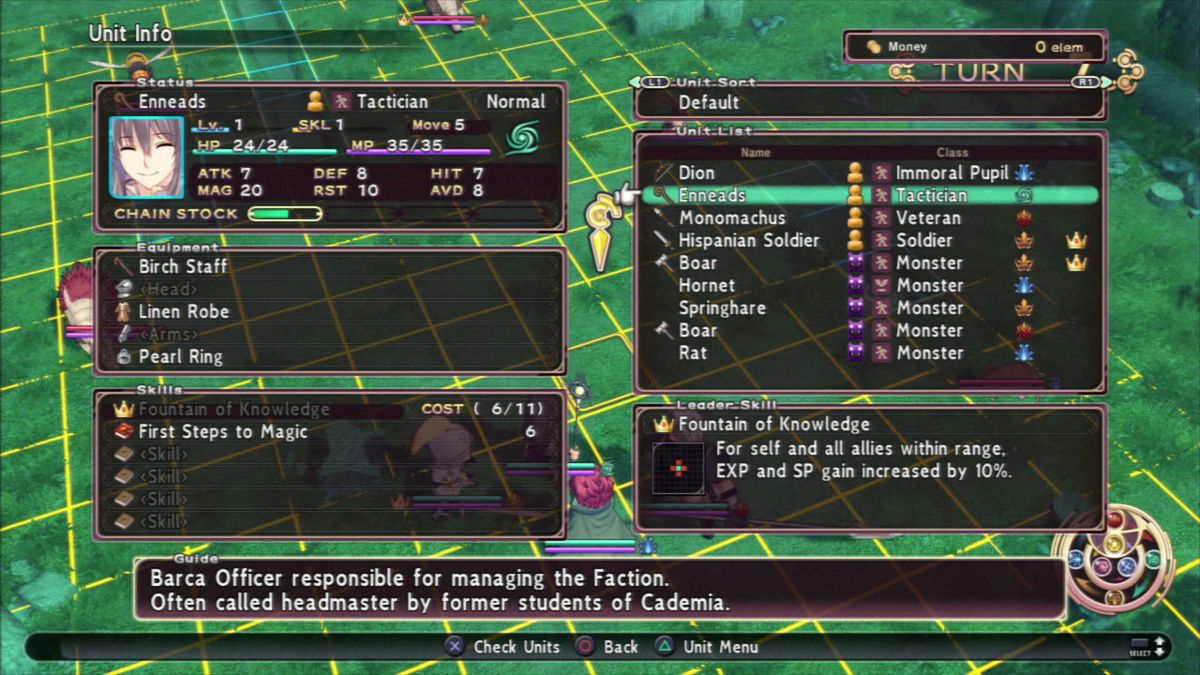Select Monomachus the Veteran

point(732,218)
